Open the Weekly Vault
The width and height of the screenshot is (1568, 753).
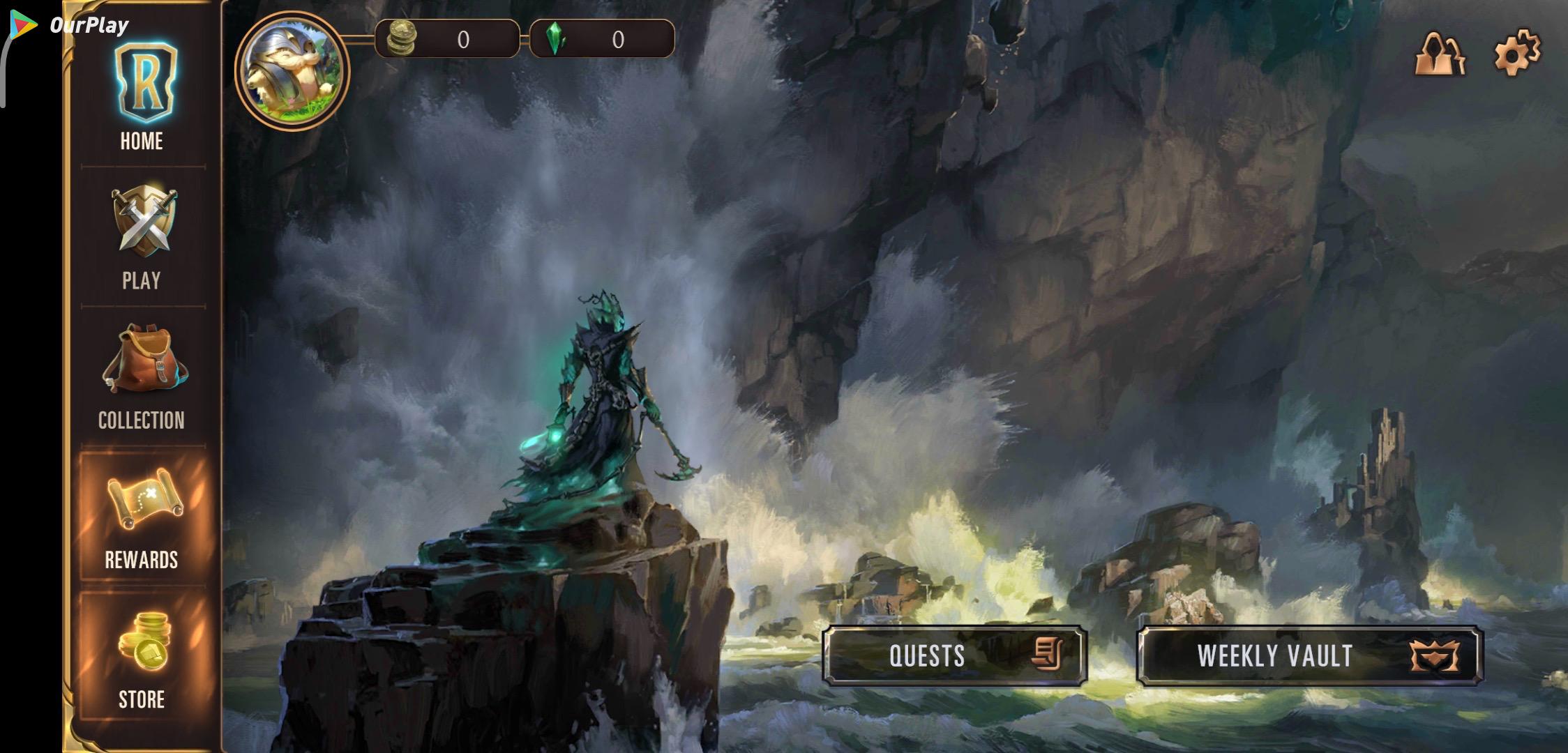point(1309,655)
